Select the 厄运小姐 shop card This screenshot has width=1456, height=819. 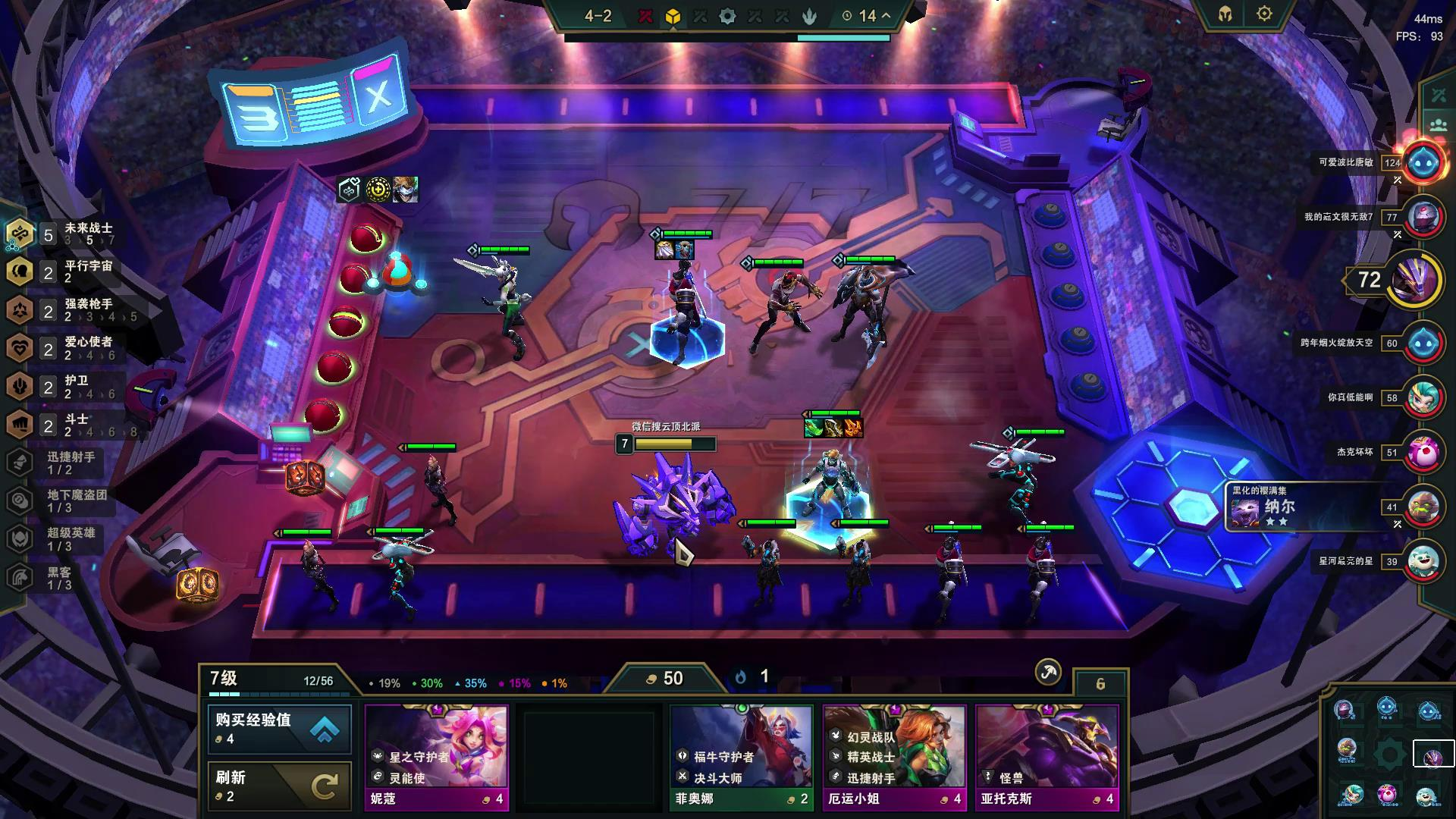point(894,757)
